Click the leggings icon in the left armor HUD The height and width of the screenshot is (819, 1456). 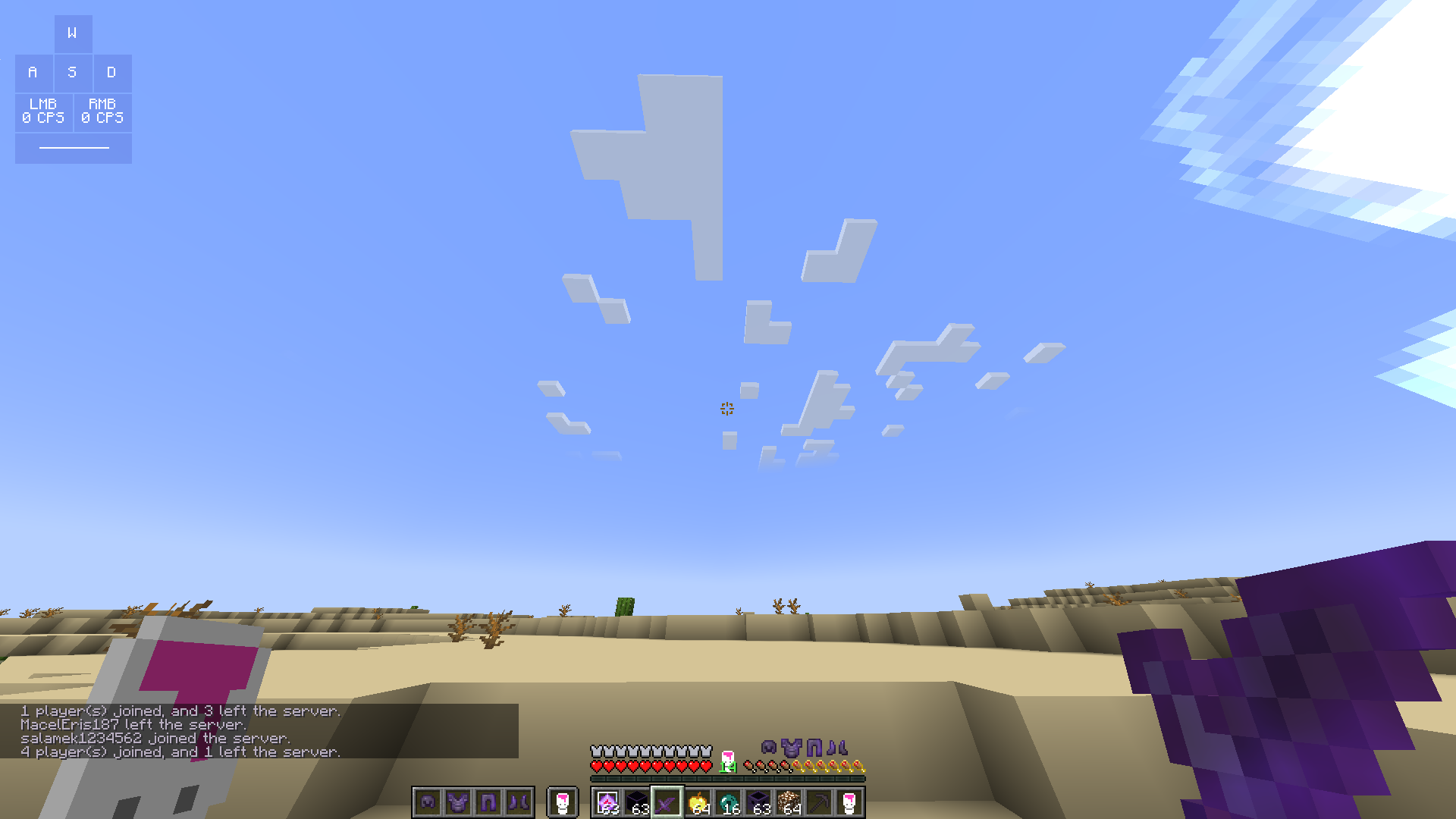[x=487, y=802]
